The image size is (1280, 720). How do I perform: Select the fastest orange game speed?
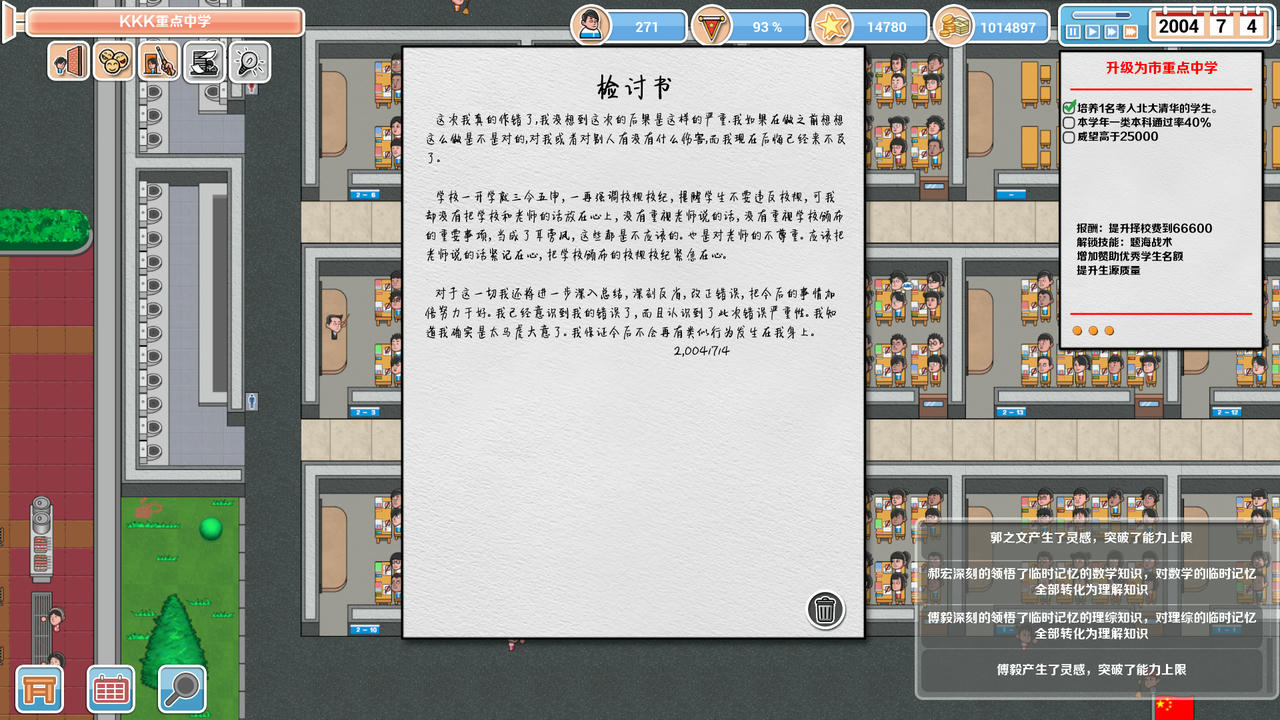click(1130, 30)
